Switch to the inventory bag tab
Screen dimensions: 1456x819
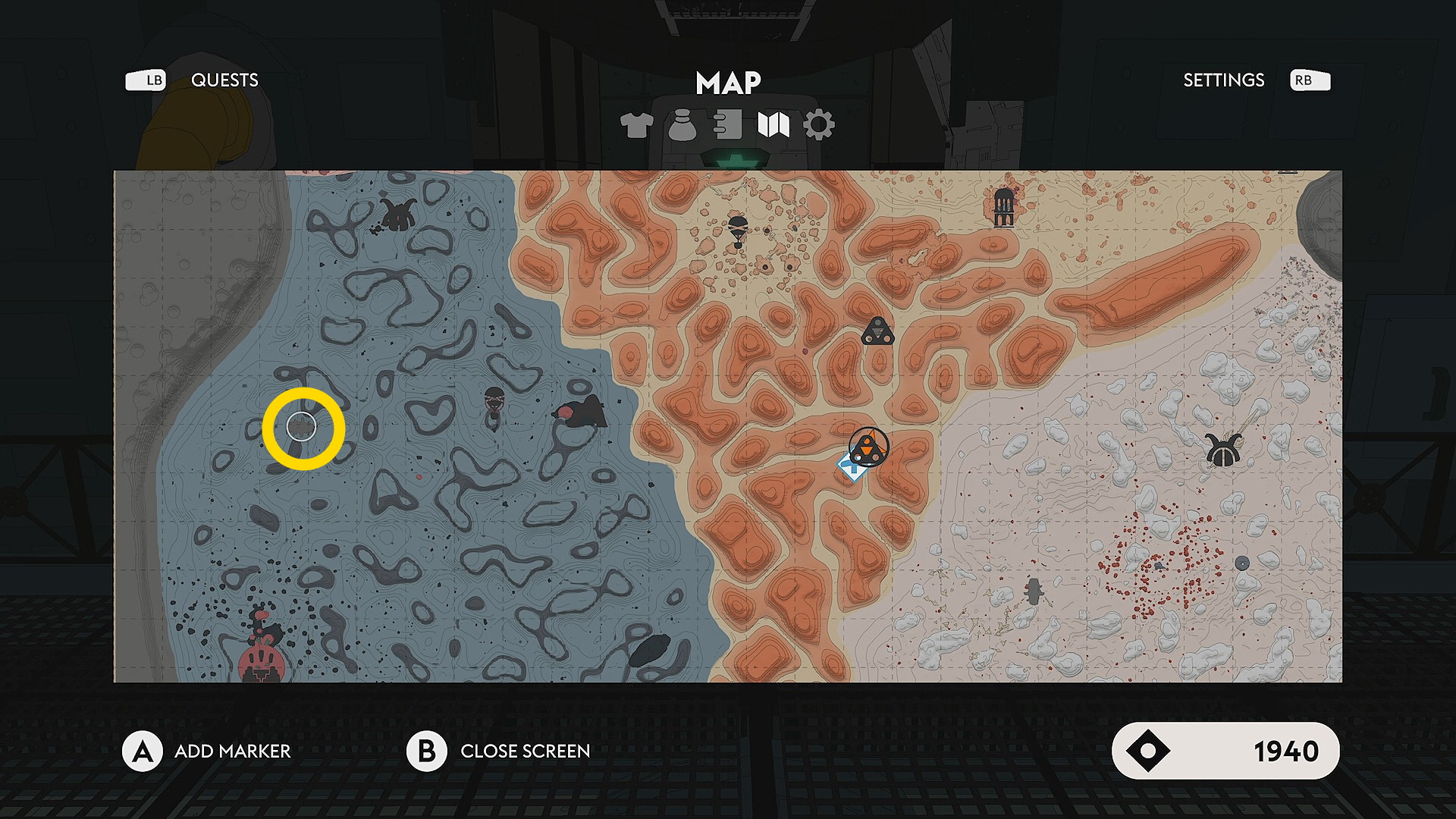click(682, 125)
